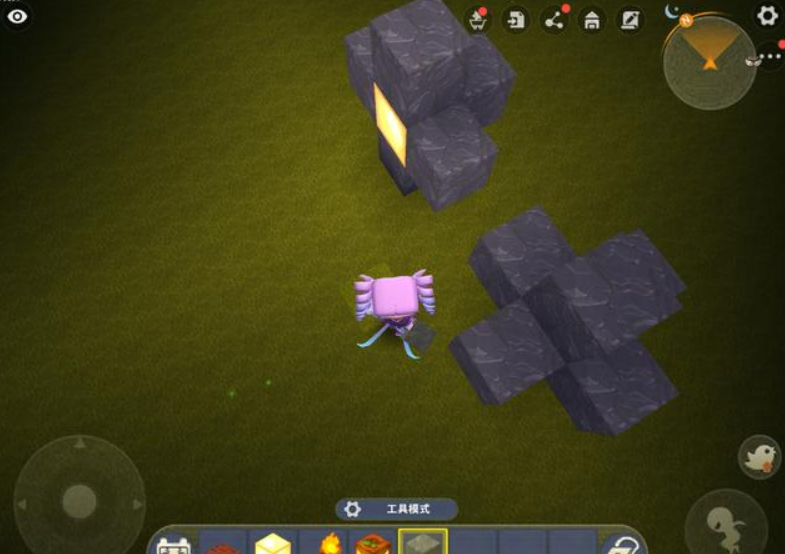The image size is (785, 554).
Task: Select the red brick hotbar slot
Action: 223,545
